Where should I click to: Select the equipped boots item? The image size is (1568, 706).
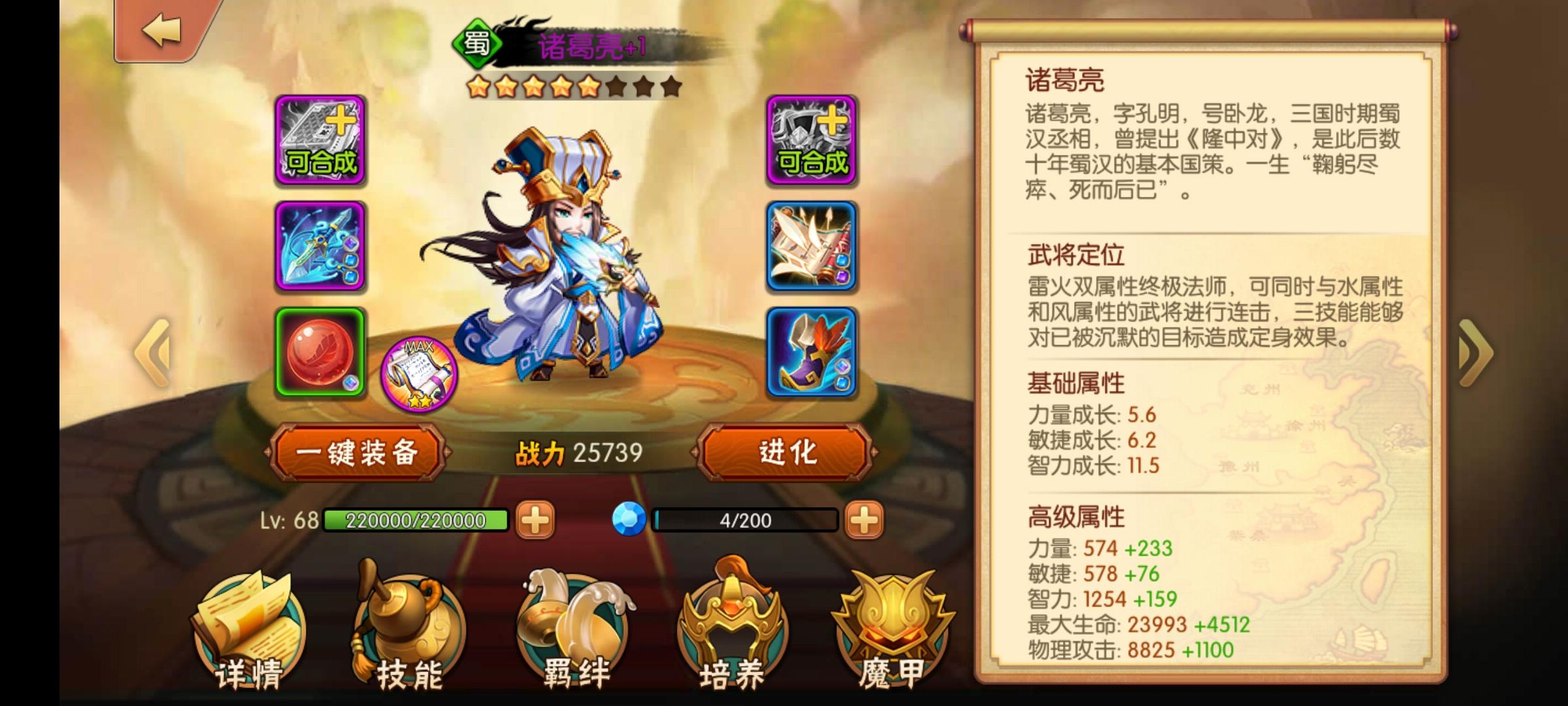coord(812,351)
